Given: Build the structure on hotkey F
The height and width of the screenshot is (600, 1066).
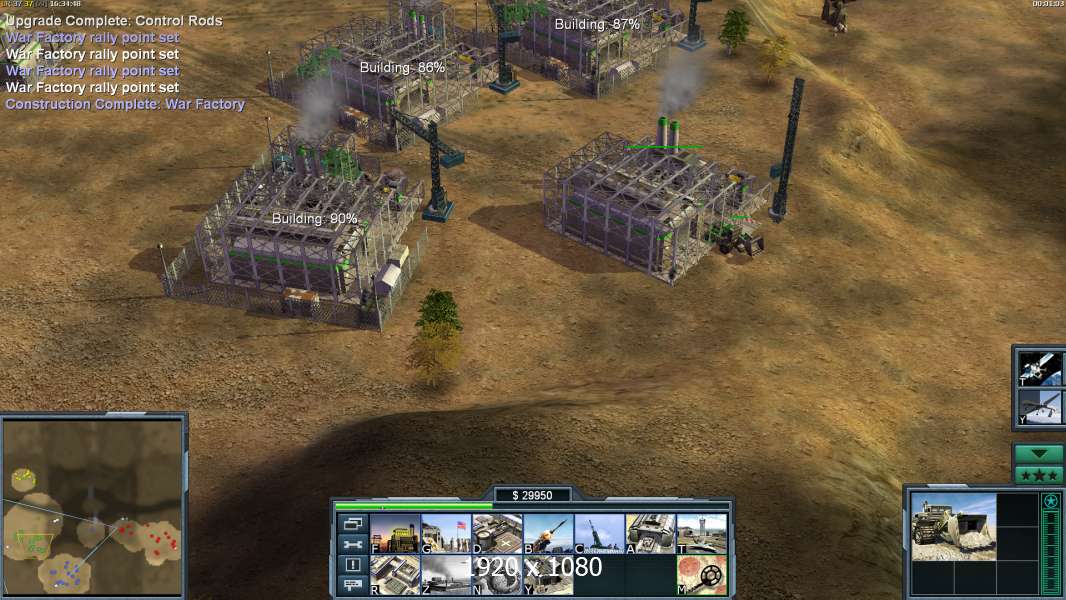Looking at the screenshot, I should point(395,534).
